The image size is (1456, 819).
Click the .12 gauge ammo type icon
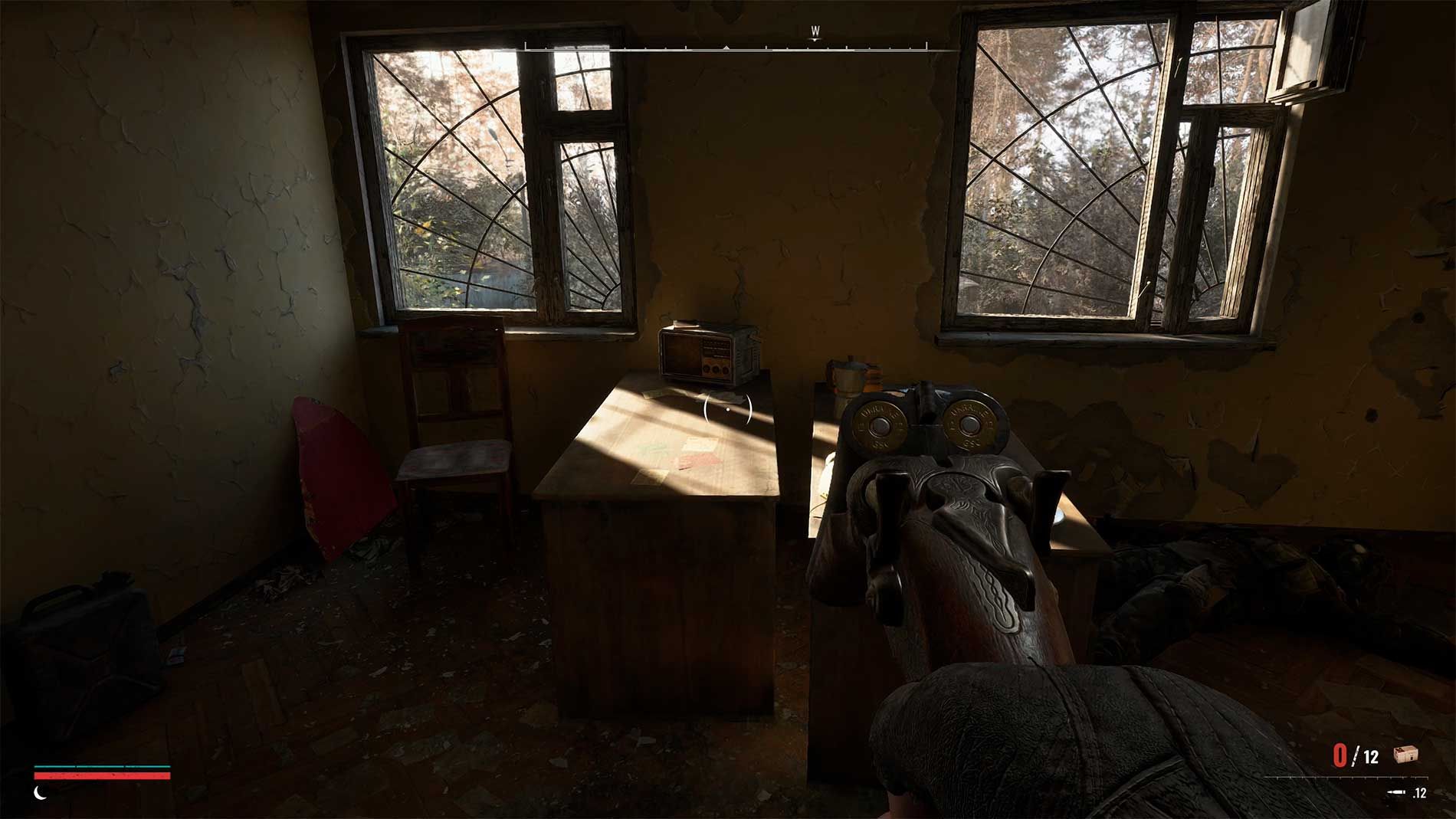pos(1397,792)
